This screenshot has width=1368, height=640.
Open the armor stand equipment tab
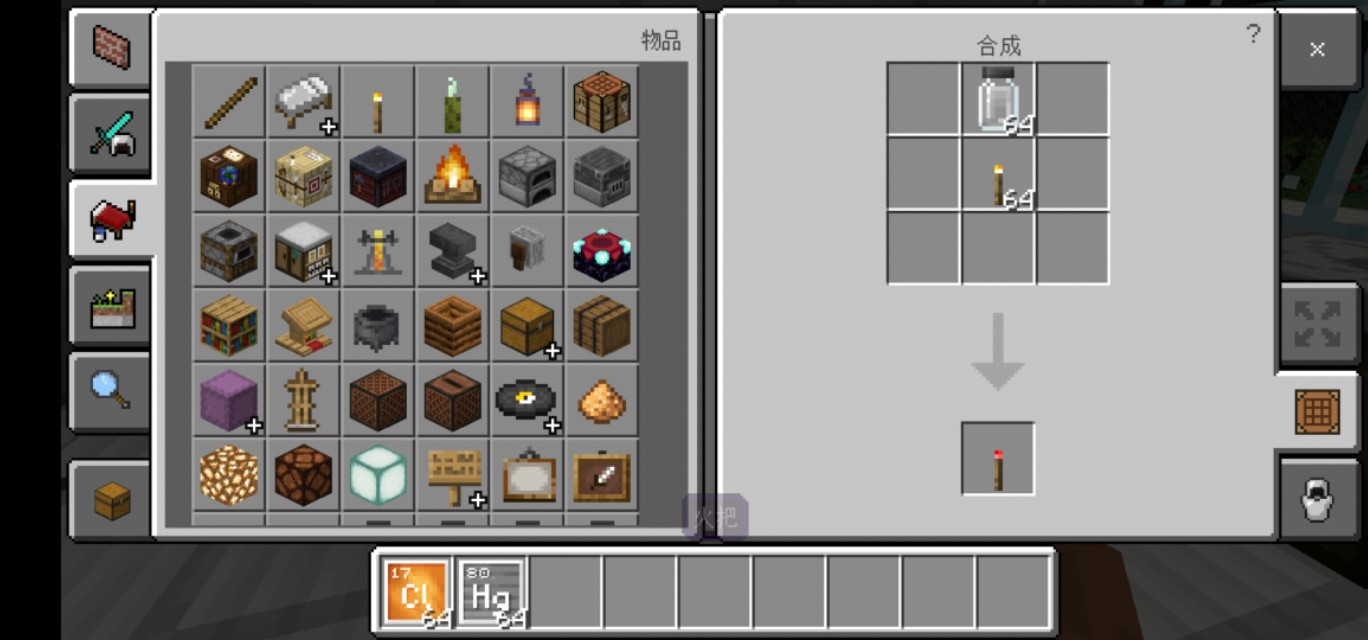coord(1317,498)
